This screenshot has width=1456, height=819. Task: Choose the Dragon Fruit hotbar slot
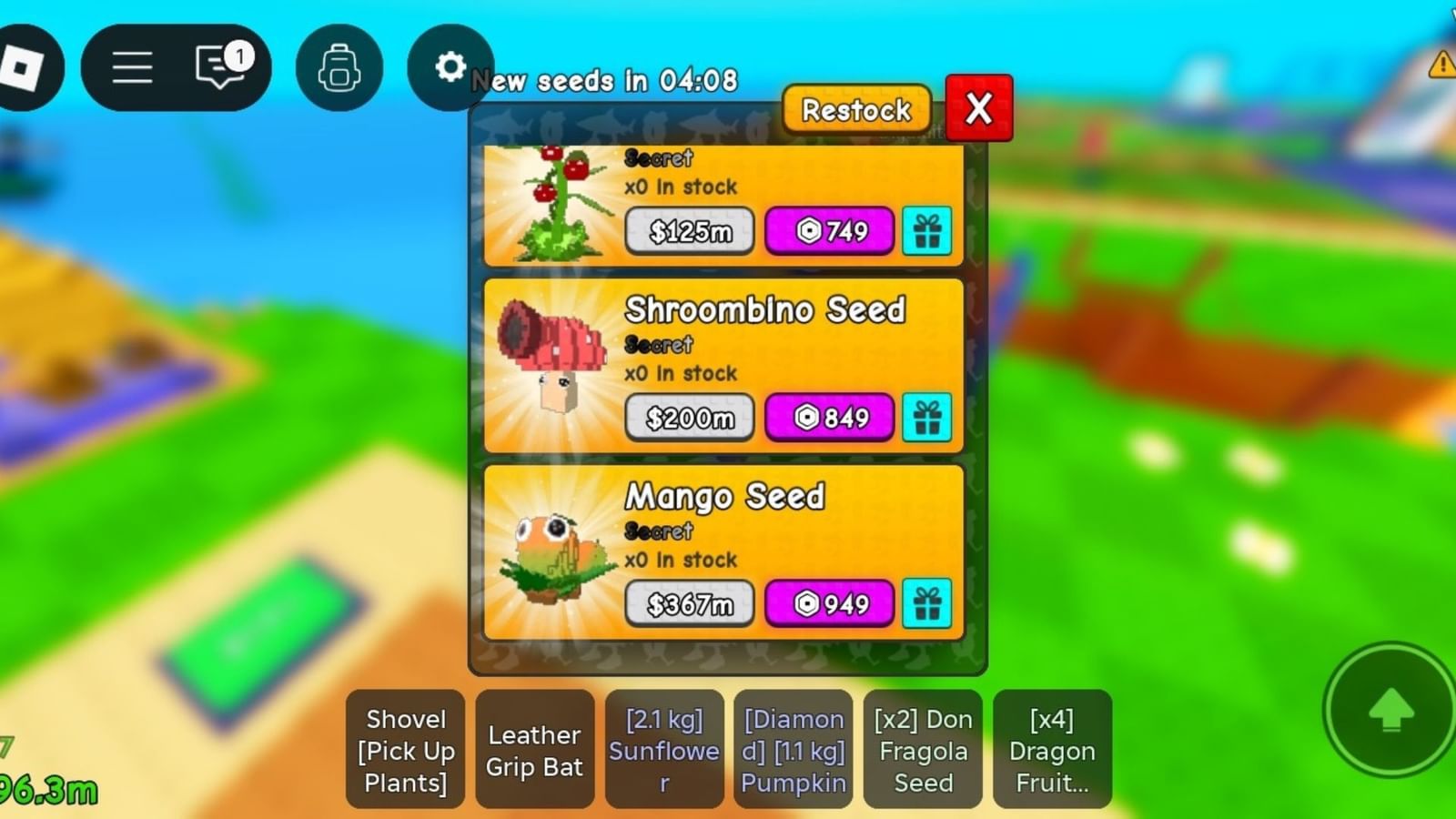[1053, 750]
